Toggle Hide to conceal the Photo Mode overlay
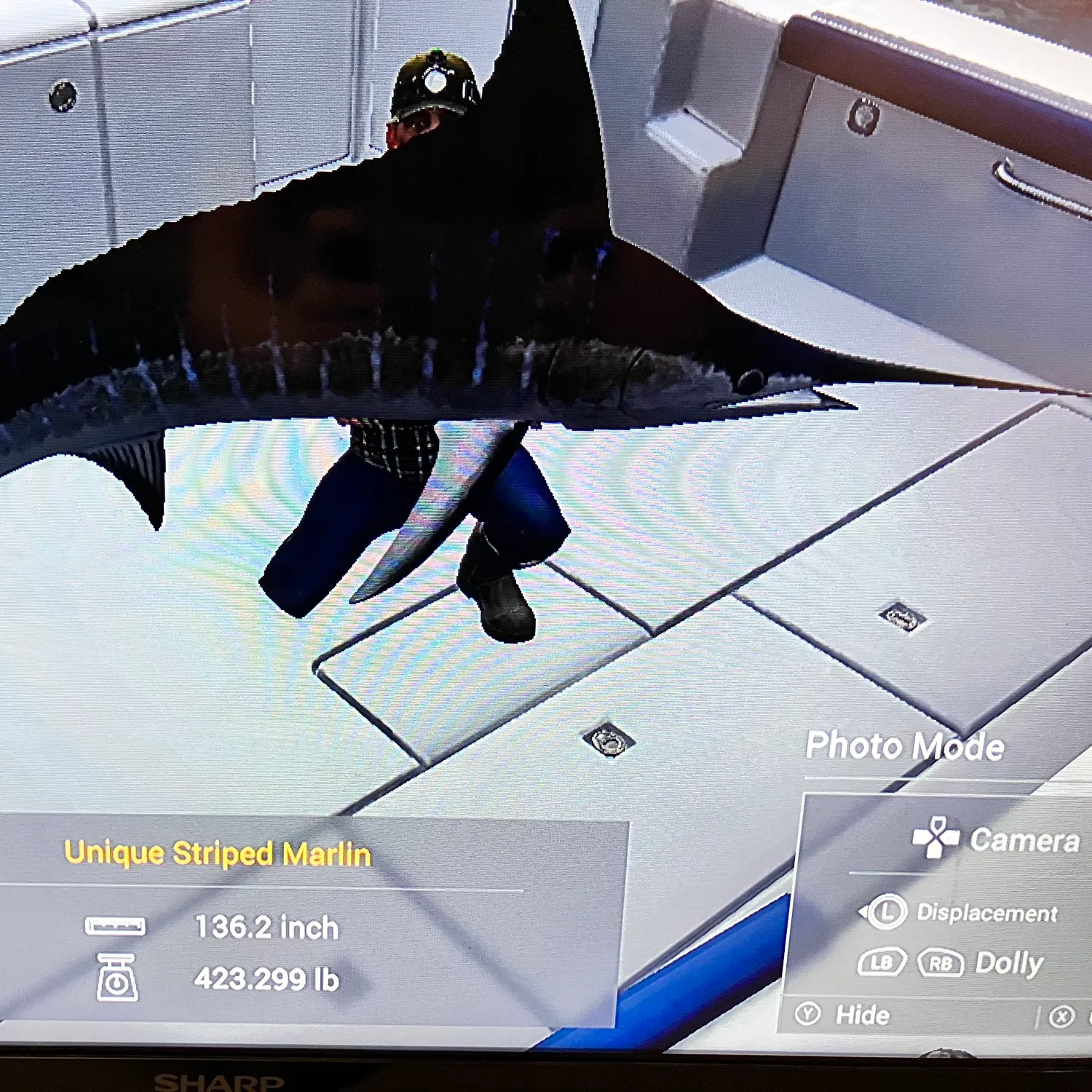The width and height of the screenshot is (1092, 1092). point(865,1014)
